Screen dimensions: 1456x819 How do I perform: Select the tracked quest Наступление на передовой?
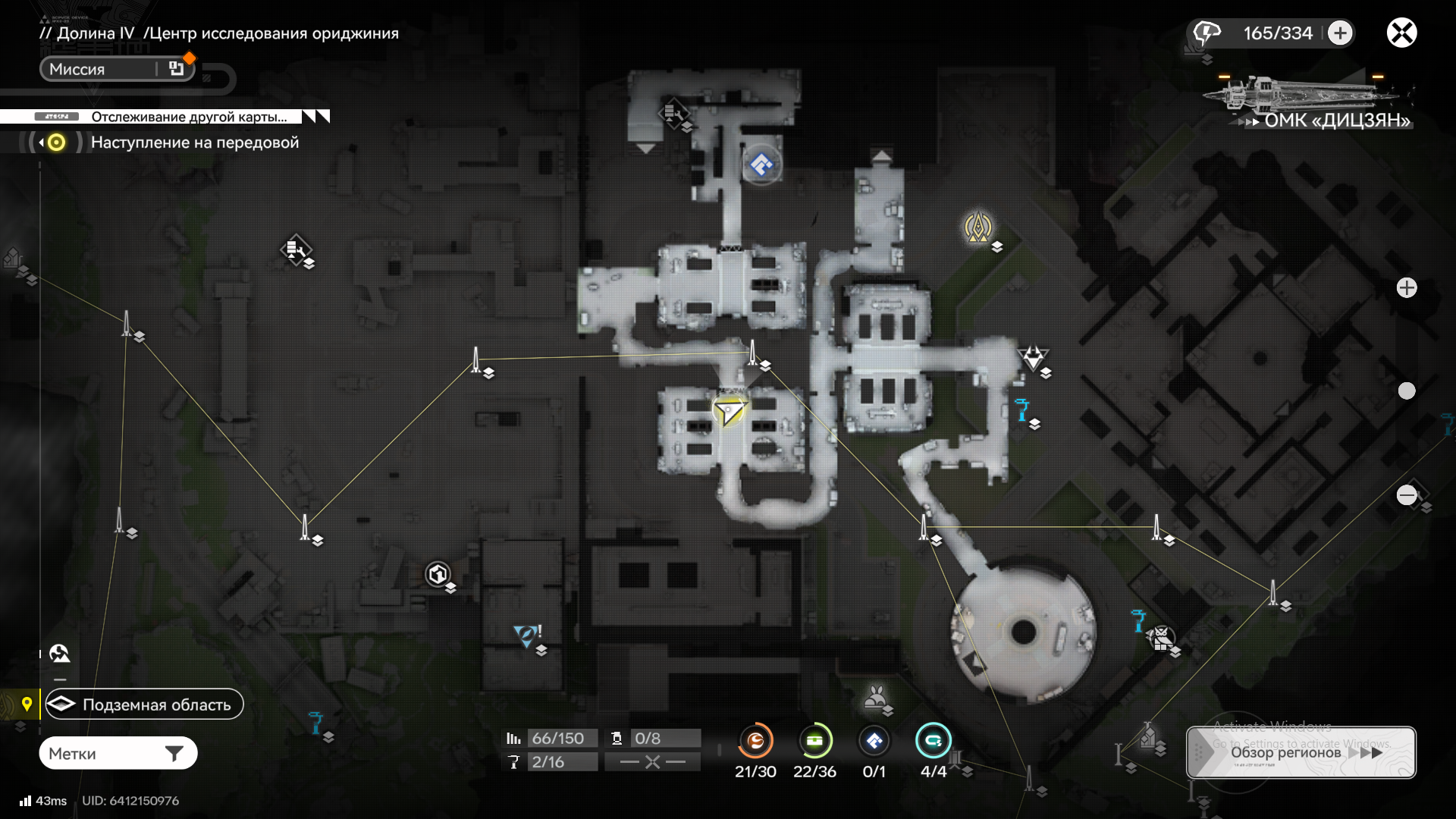194,143
